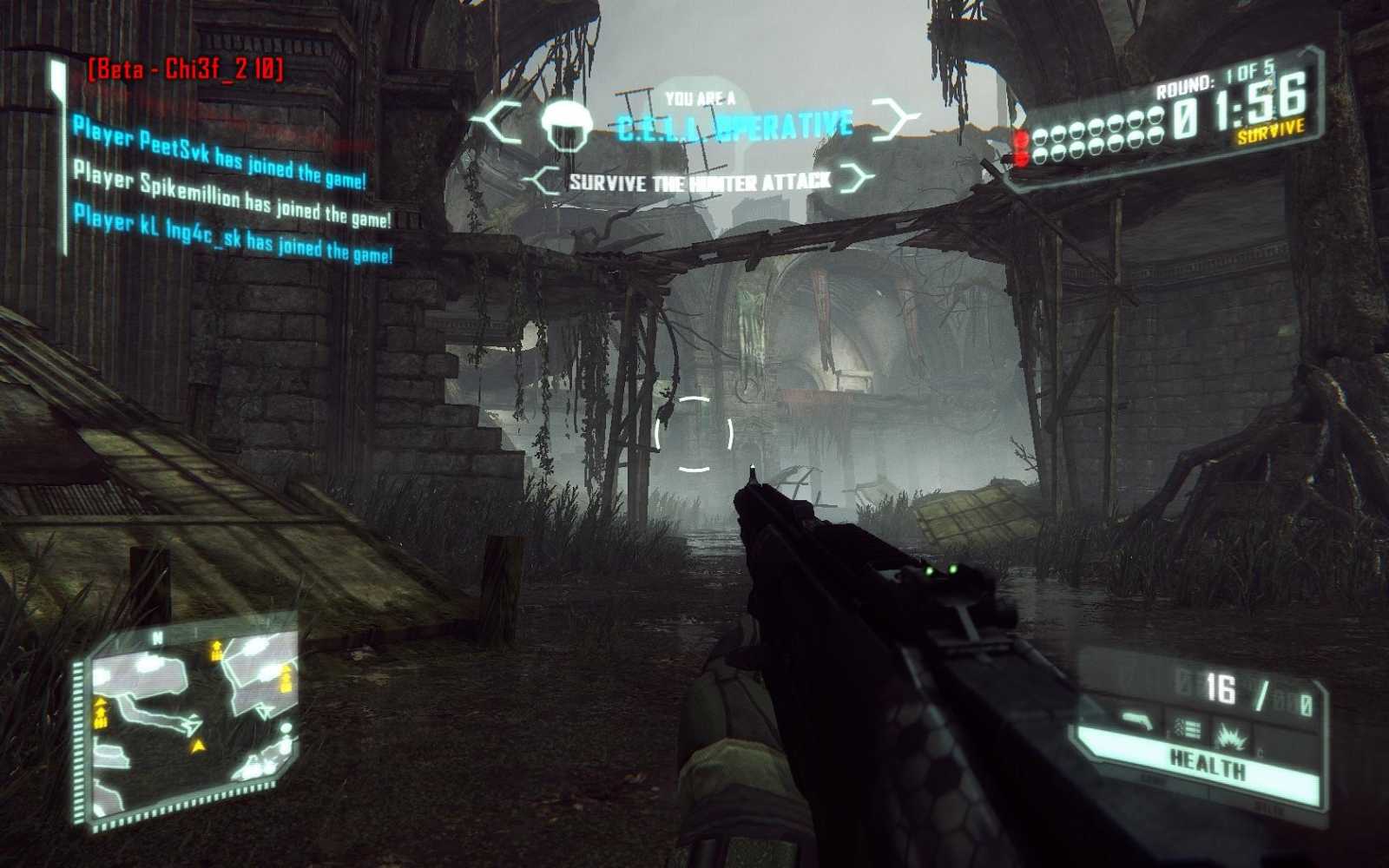The width and height of the screenshot is (1389, 868).
Task: Select the ammo attachment icon beside the pistol
Action: 1186,728
